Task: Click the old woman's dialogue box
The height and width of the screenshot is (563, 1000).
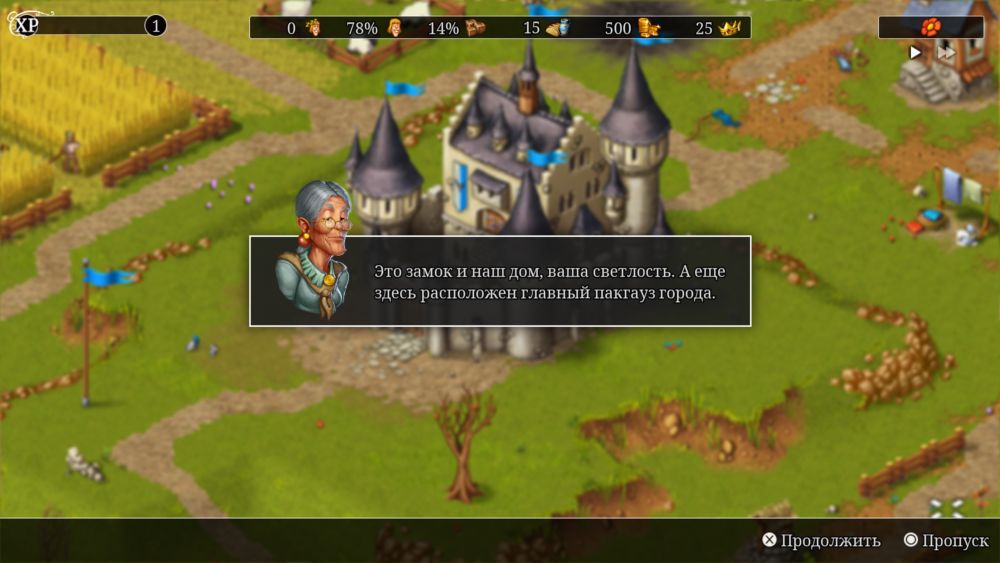Action: (500, 281)
